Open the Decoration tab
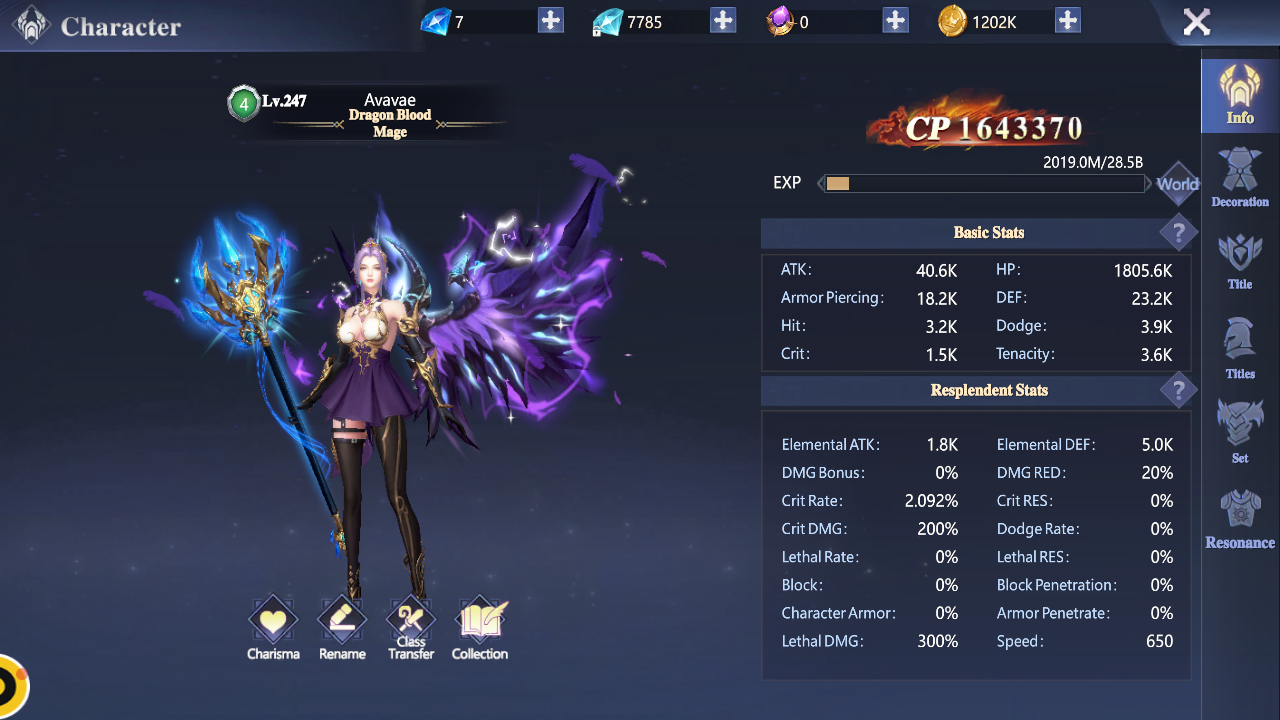Screen dimensions: 1280x720 coord(1240,178)
